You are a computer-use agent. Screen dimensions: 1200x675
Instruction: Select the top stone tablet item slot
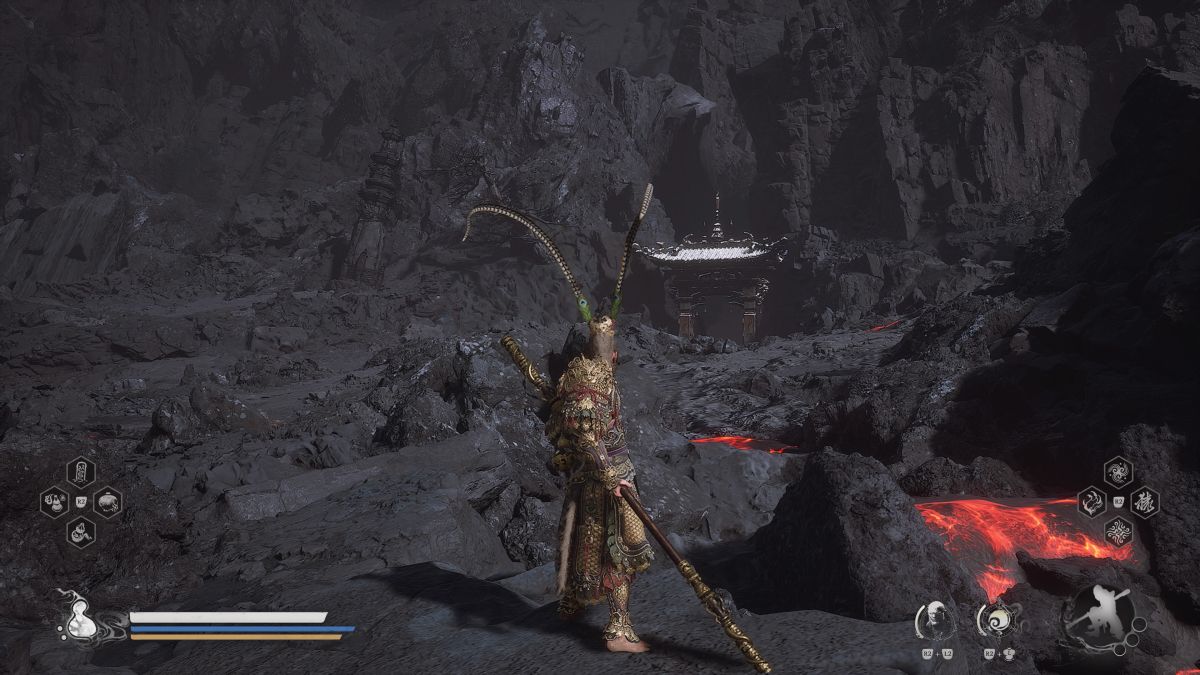click(81, 471)
